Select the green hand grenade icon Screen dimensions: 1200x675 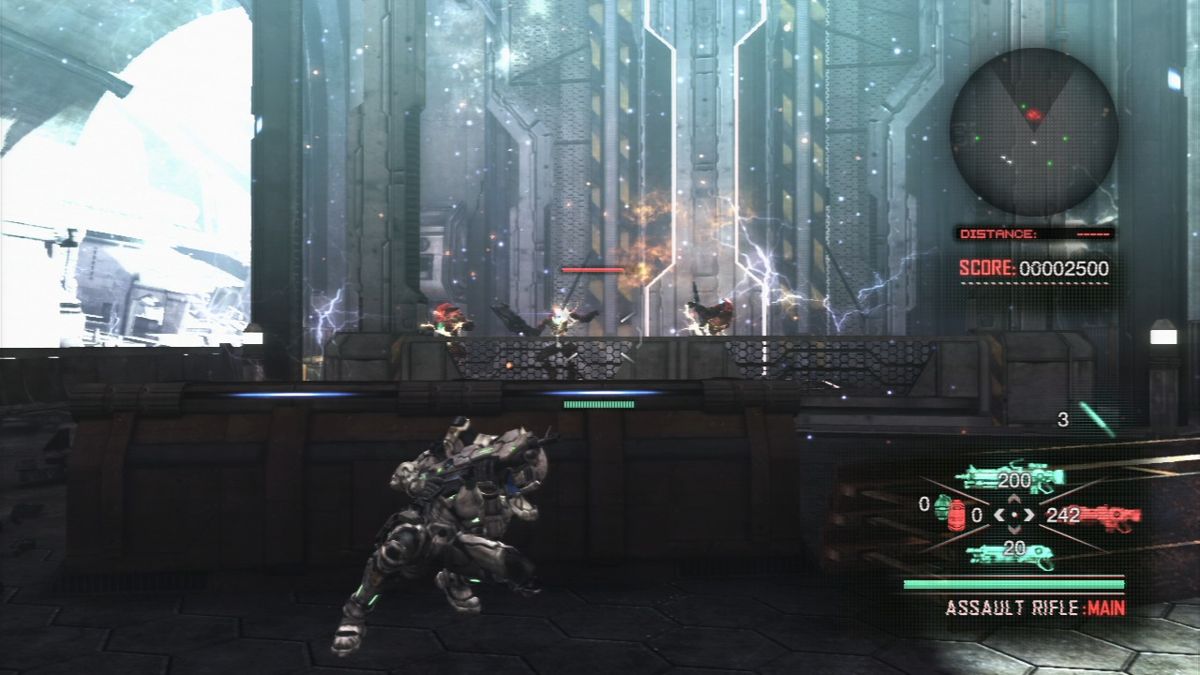point(942,506)
